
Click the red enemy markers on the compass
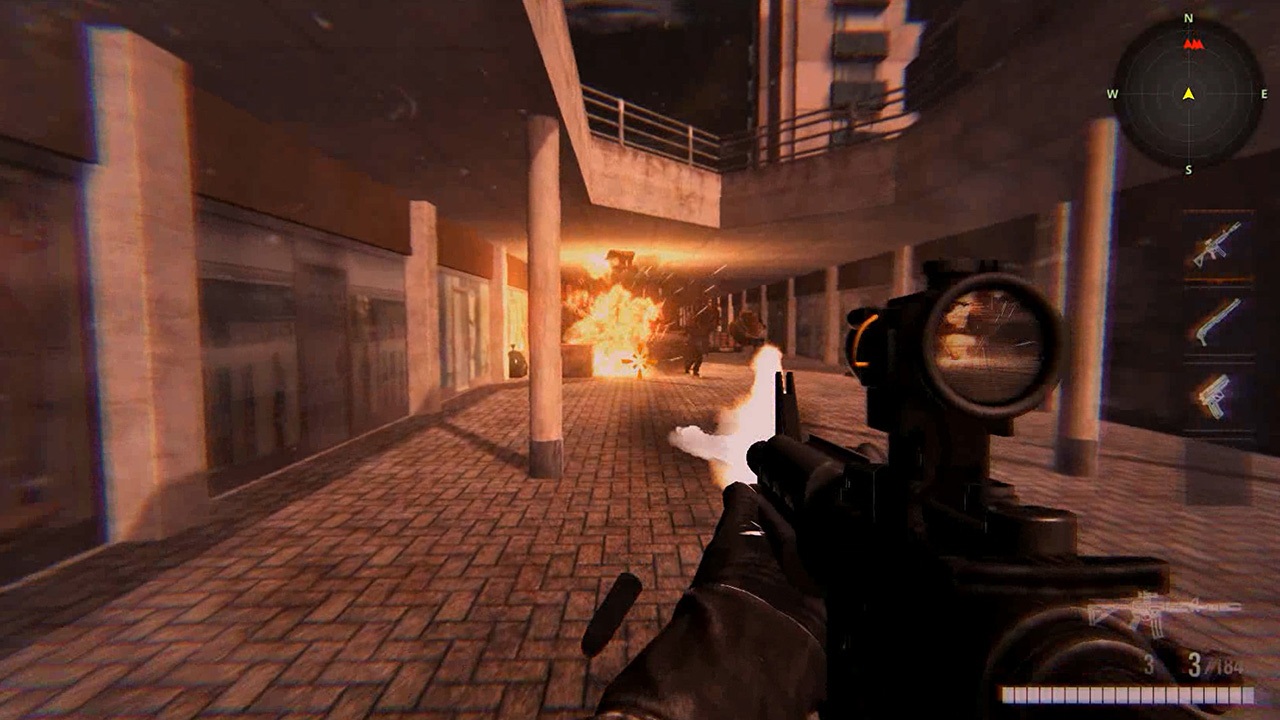1193,43
